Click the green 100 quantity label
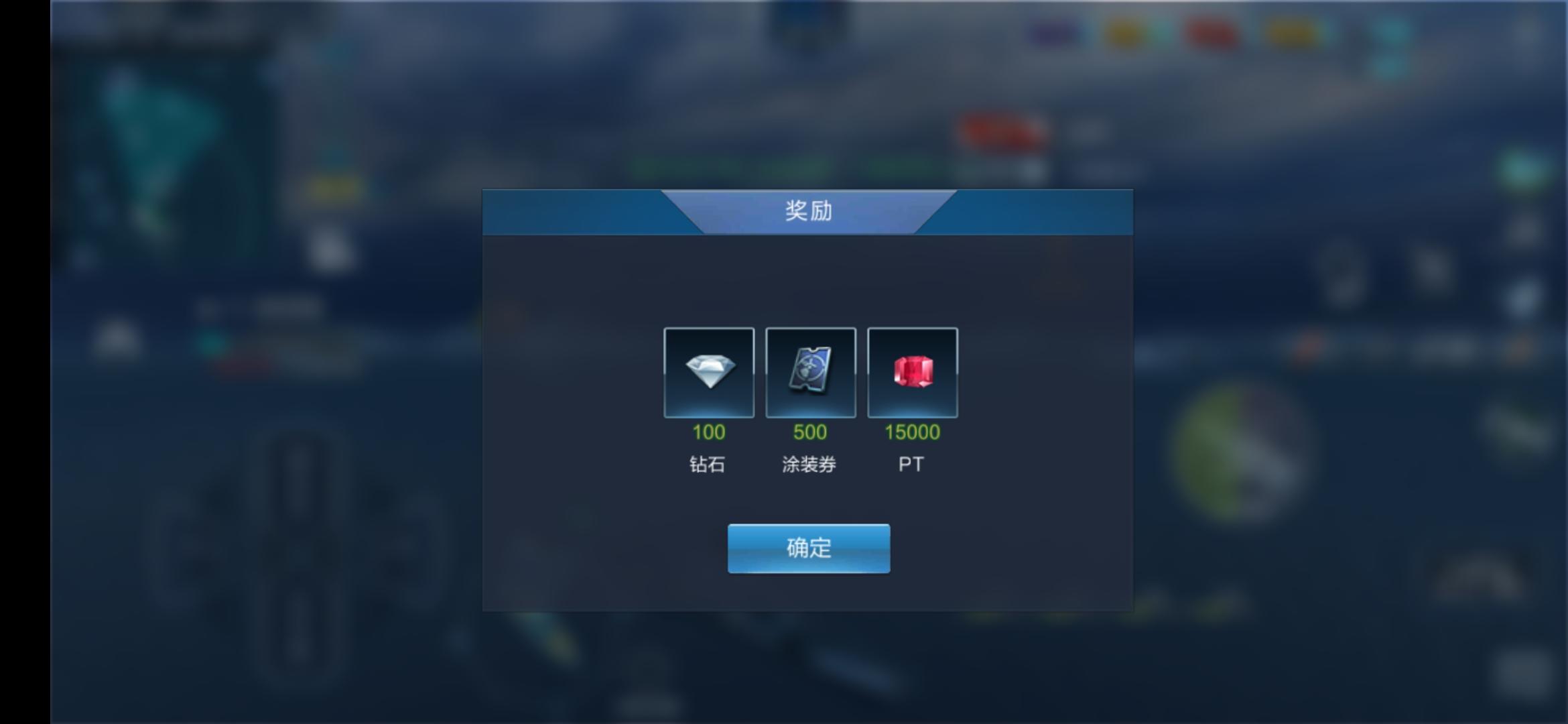Image resolution: width=1568 pixels, height=724 pixels. pos(709,432)
